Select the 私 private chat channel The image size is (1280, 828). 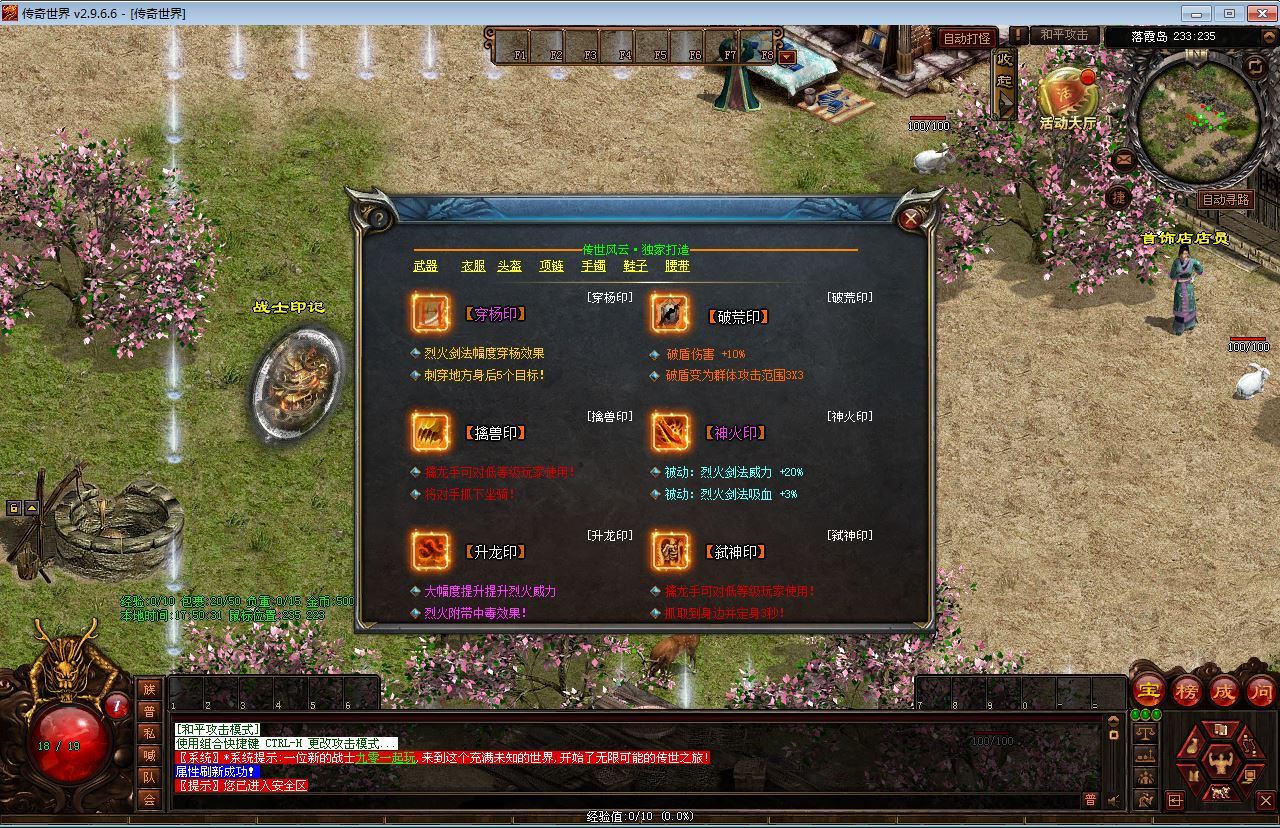click(x=149, y=733)
